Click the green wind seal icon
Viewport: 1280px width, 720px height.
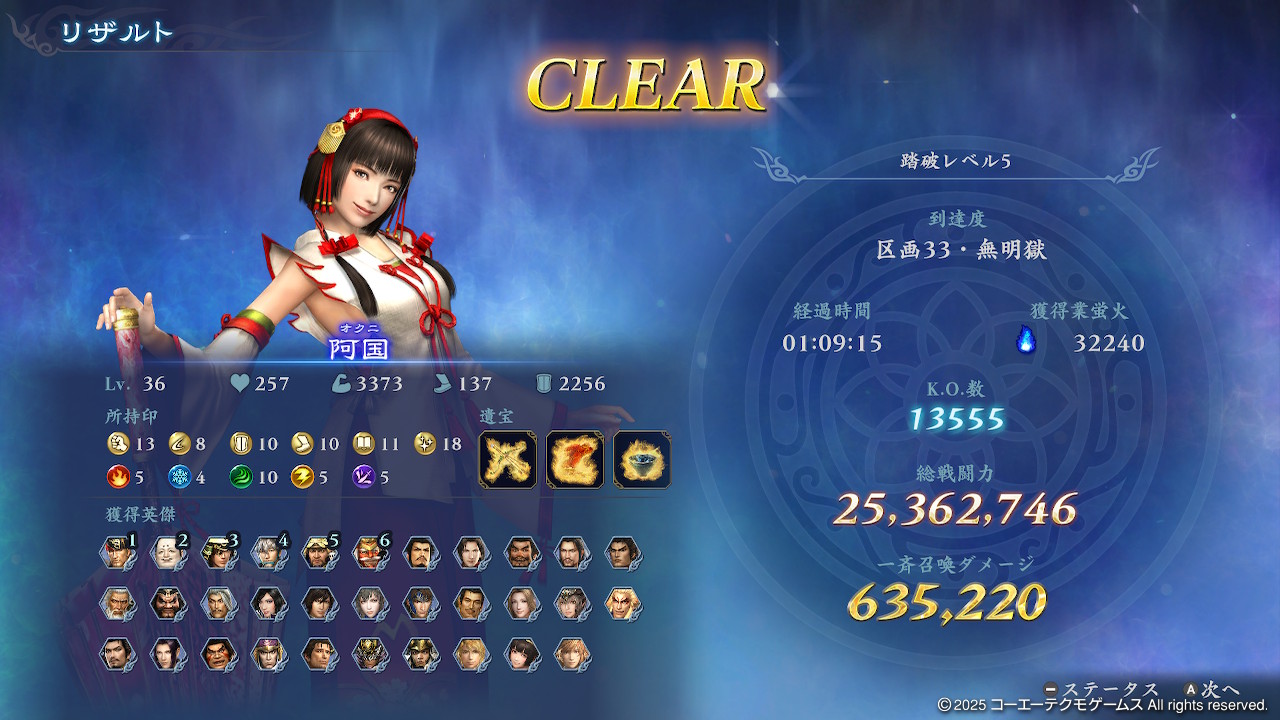(241, 477)
